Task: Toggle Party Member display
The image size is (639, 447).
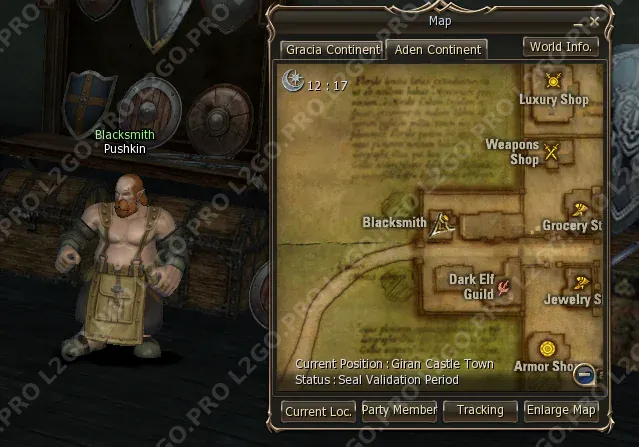Action: [398, 410]
